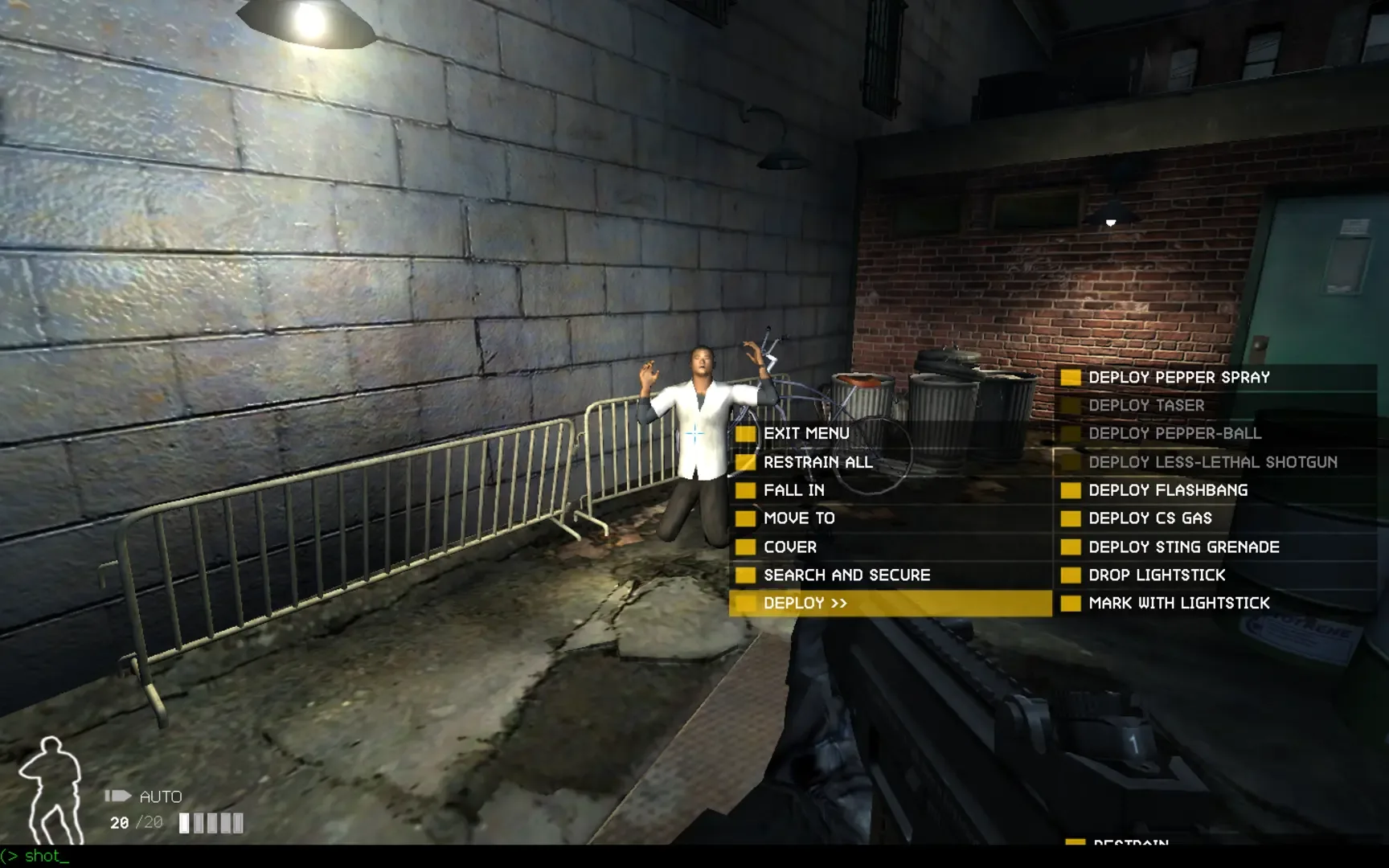Select the MOVE TO command icon
The image size is (1389, 868).
click(745, 518)
